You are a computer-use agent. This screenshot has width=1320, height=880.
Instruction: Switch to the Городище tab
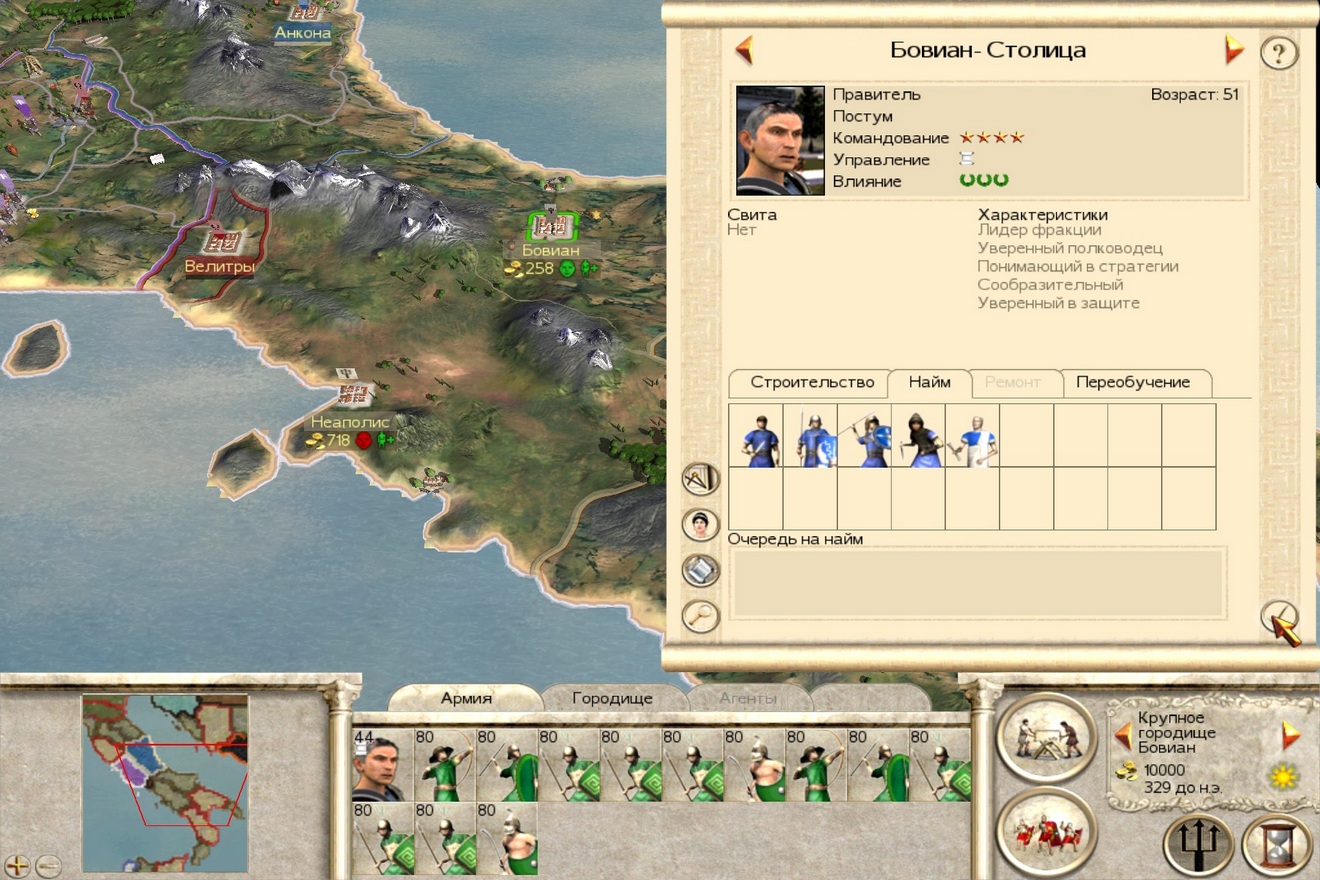click(x=612, y=698)
